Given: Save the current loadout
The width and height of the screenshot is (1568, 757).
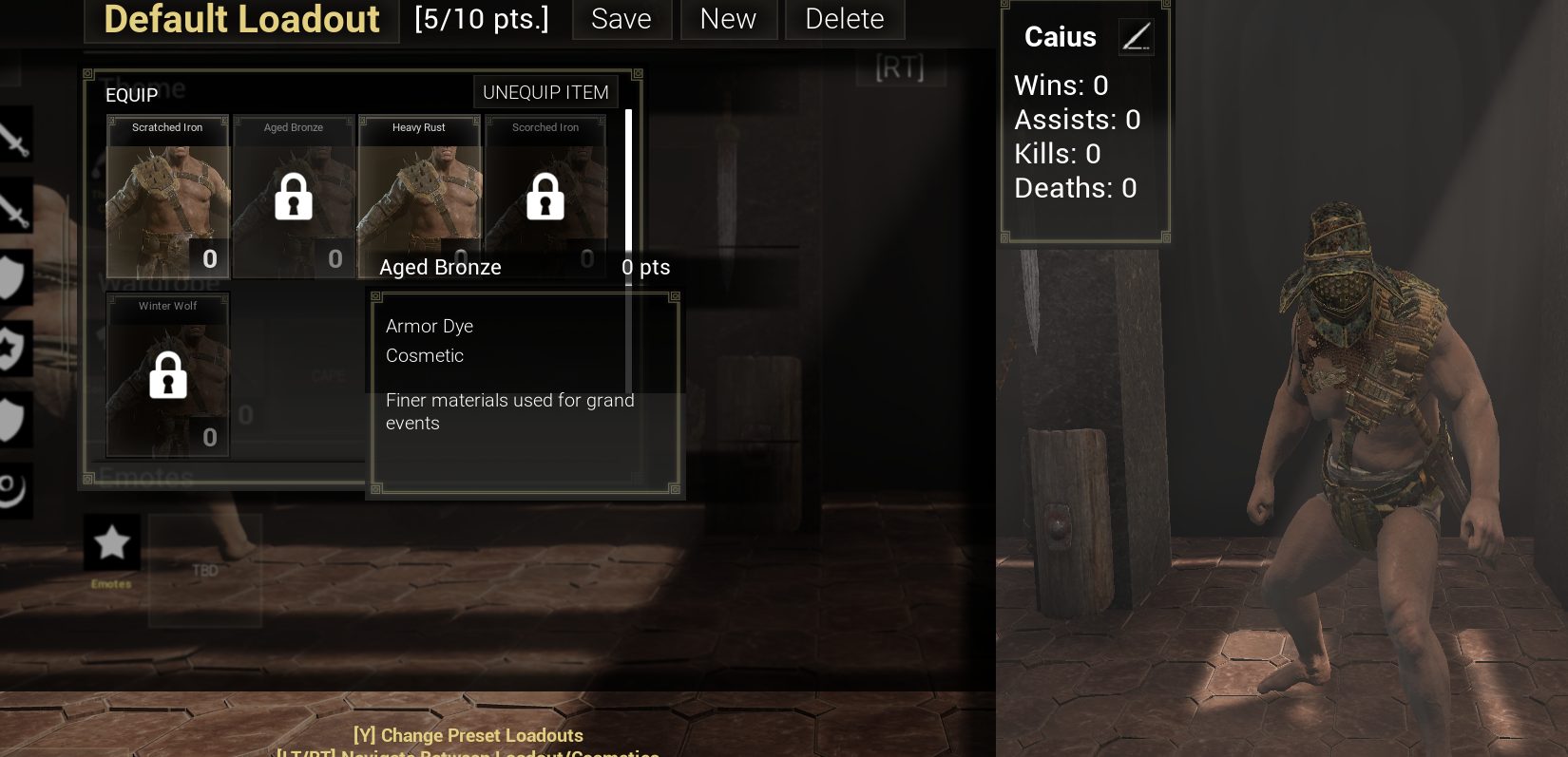Looking at the screenshot, I should coord(621,19).
